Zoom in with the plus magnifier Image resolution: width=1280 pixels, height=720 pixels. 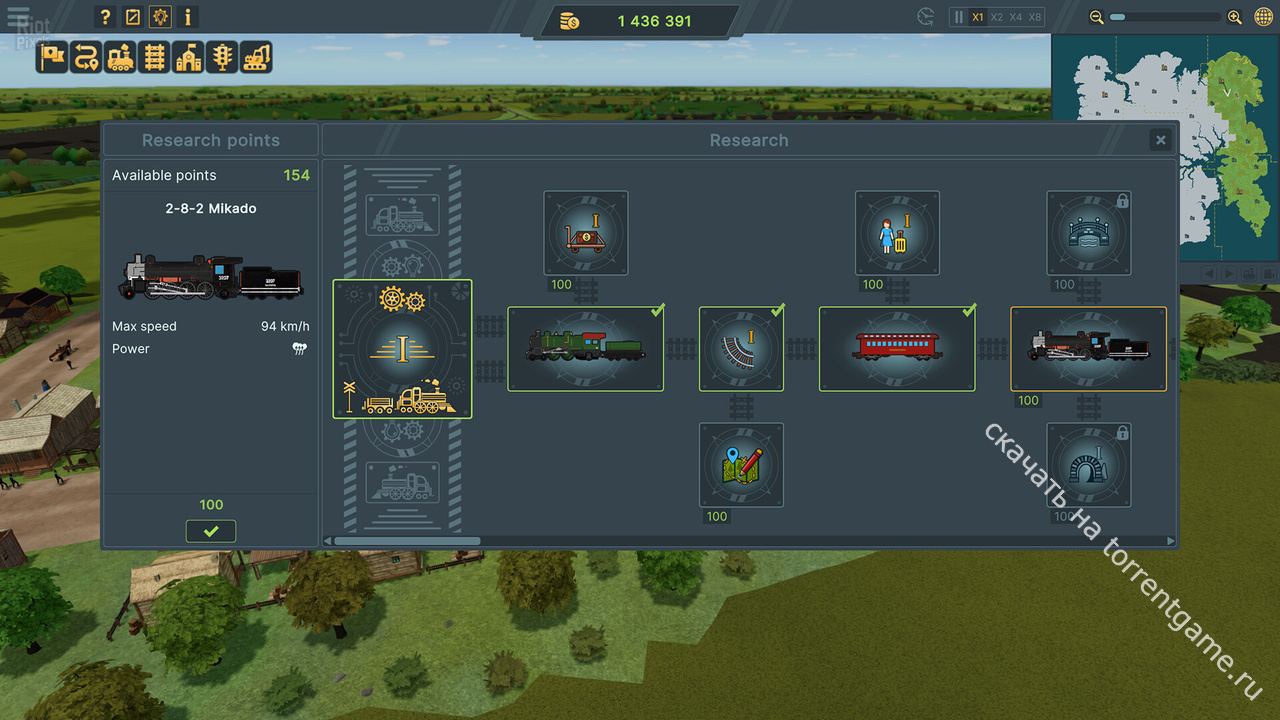(x=1235, y=17)
